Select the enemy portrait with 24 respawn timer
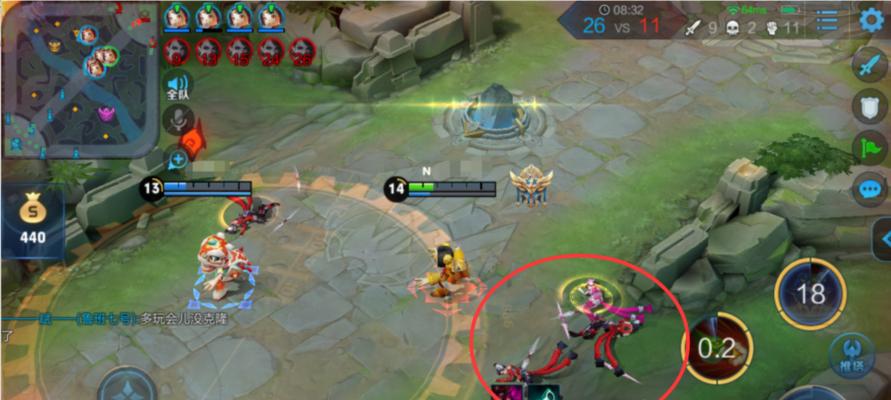Viewport: 891px width, 400px height. coord(270,50)
